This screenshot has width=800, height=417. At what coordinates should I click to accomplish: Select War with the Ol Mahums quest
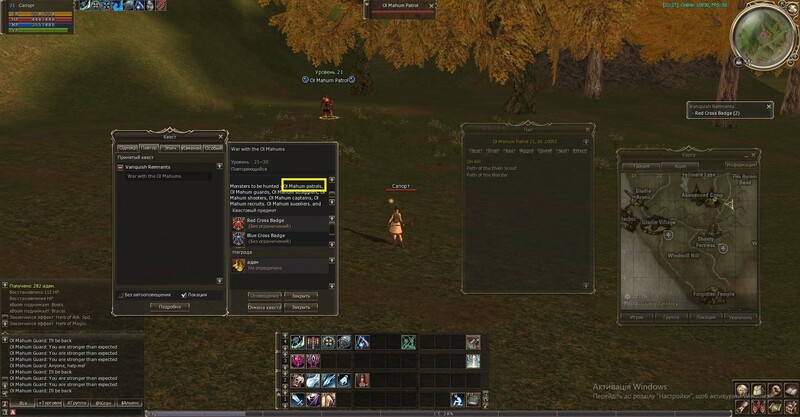click(153, 176)
